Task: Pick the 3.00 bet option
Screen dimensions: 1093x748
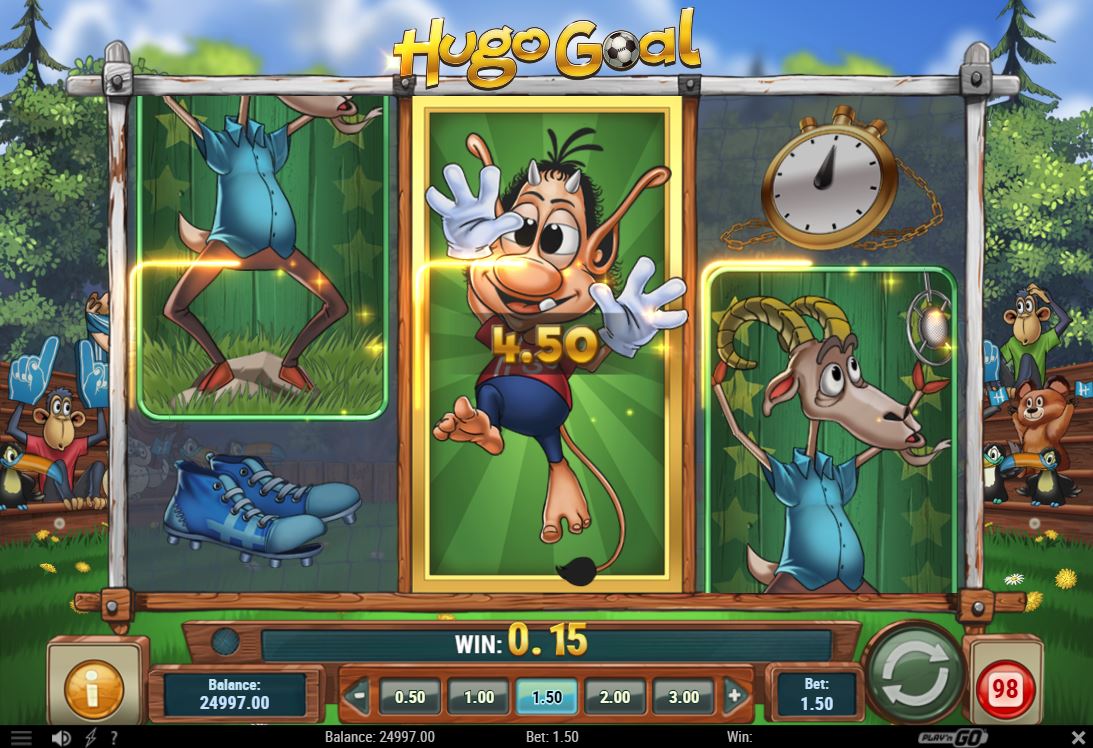Action: [683, 697]
